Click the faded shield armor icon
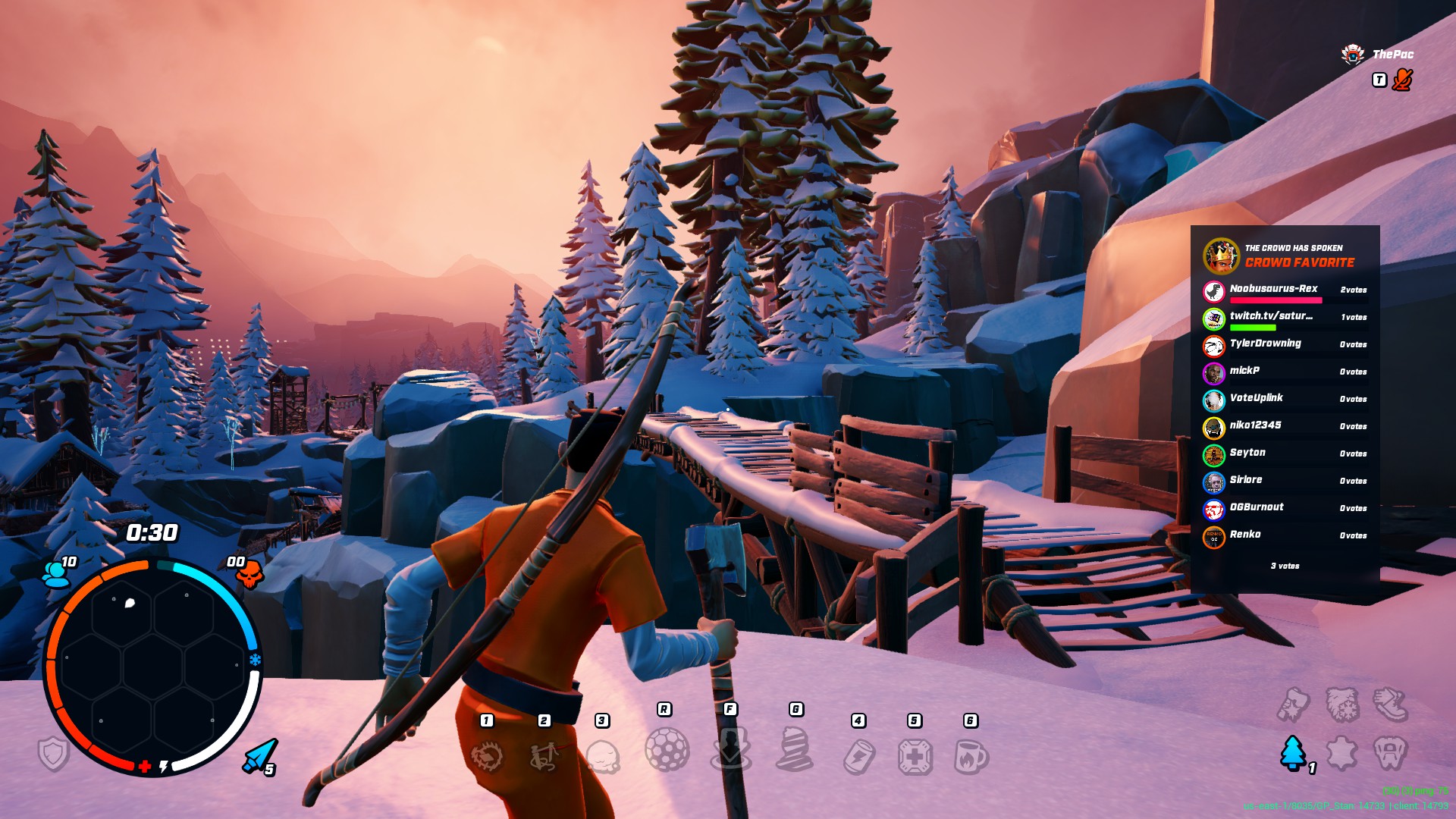 tap(54, 754)
